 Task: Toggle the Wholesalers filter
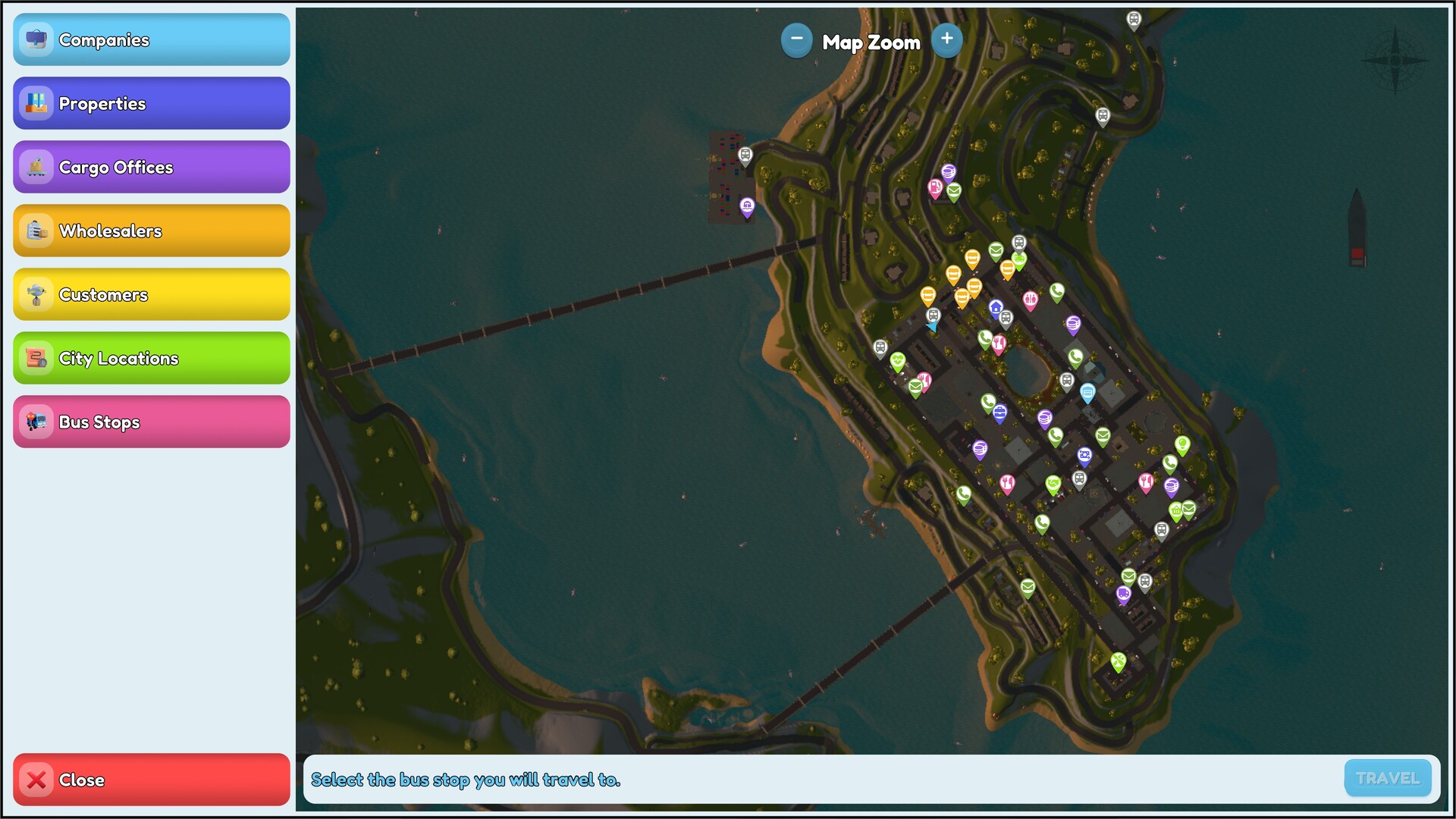pos(151,231)
